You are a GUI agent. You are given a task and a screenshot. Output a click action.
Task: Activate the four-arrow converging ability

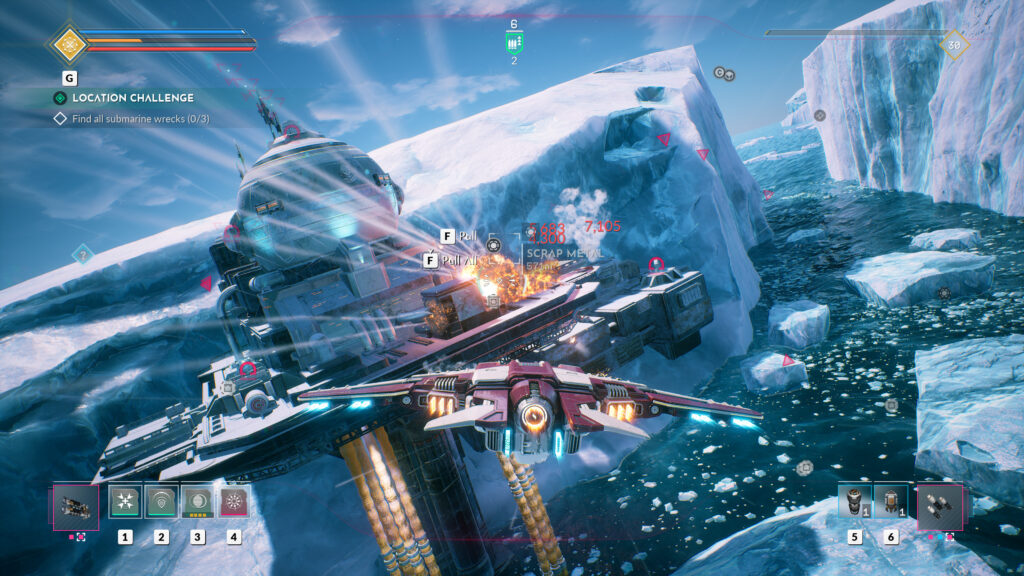125,501
